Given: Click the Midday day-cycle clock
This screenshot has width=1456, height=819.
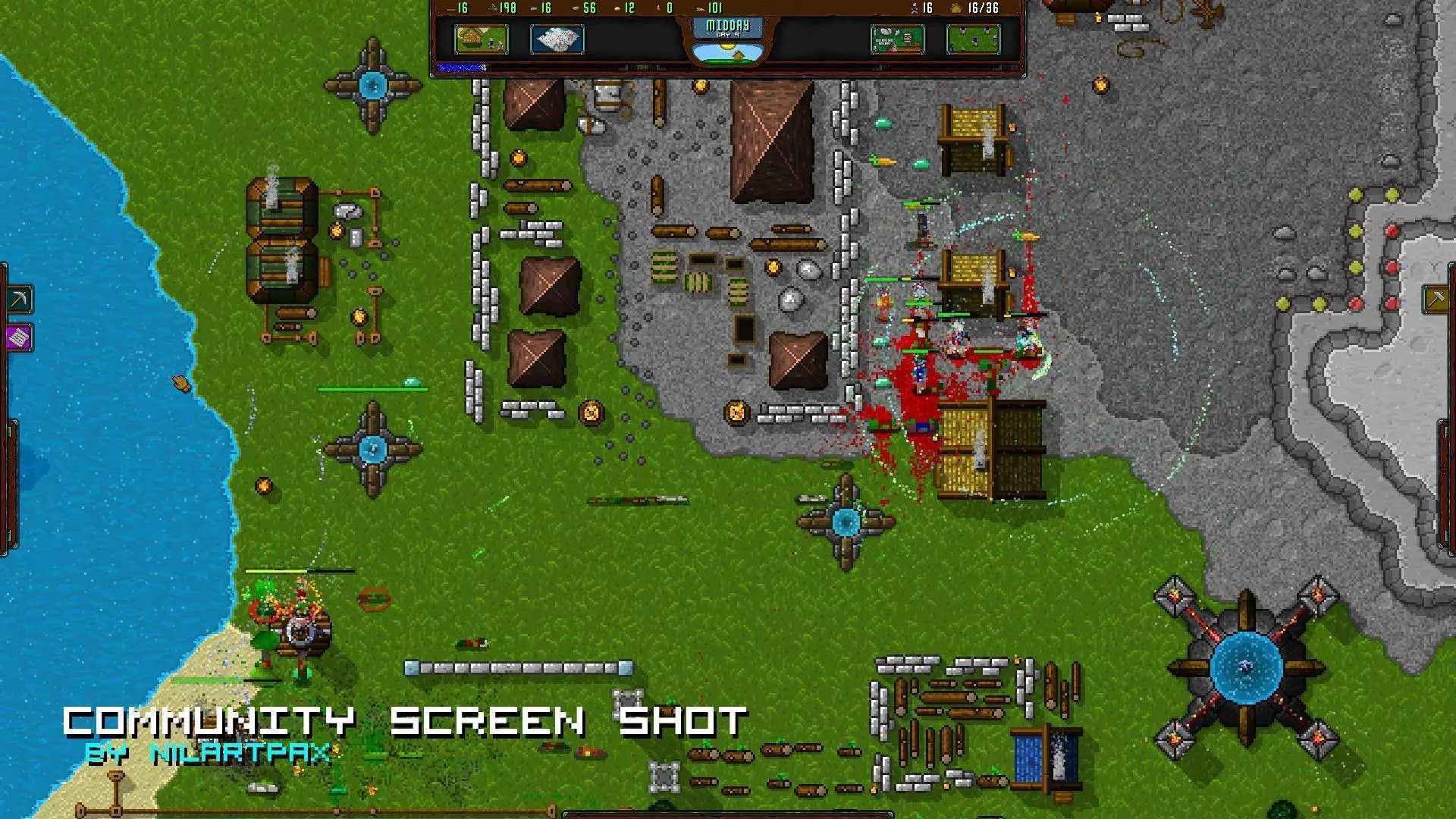Looking at the screenshot, I should [728, 38].
